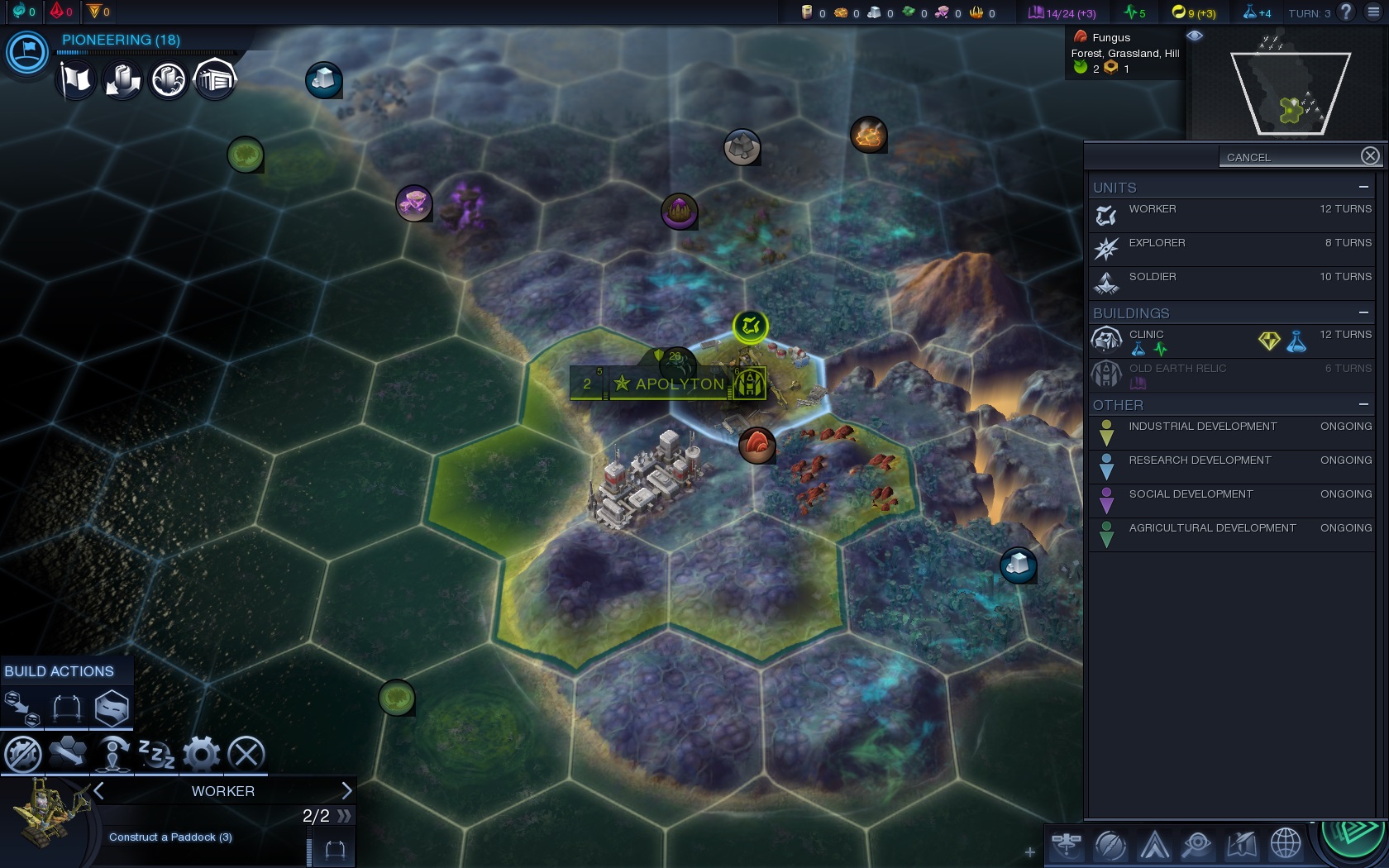
Task: Cancel the worker's current action
Action: tap(246, 754)
